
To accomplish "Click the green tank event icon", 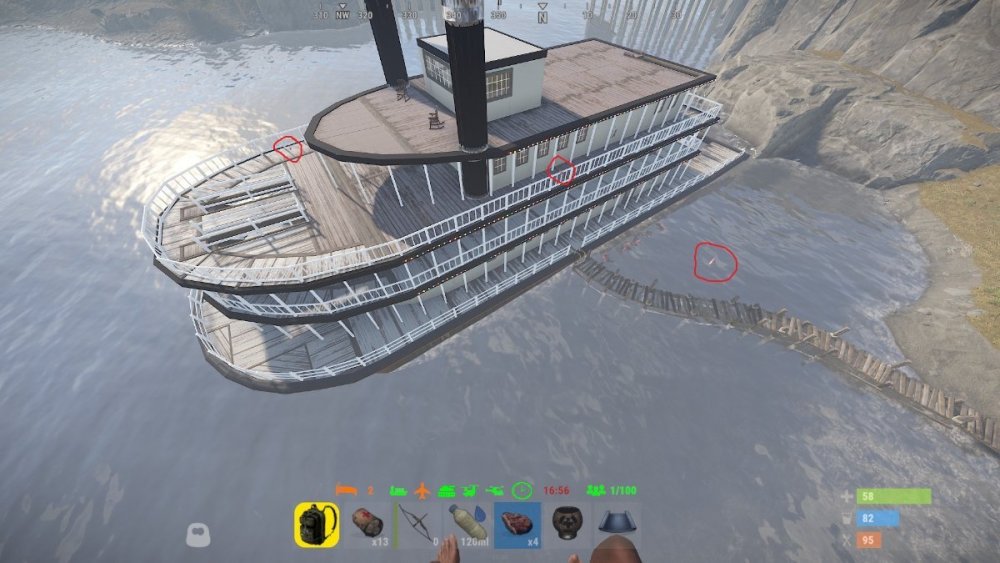I will [x=446, y=491].
